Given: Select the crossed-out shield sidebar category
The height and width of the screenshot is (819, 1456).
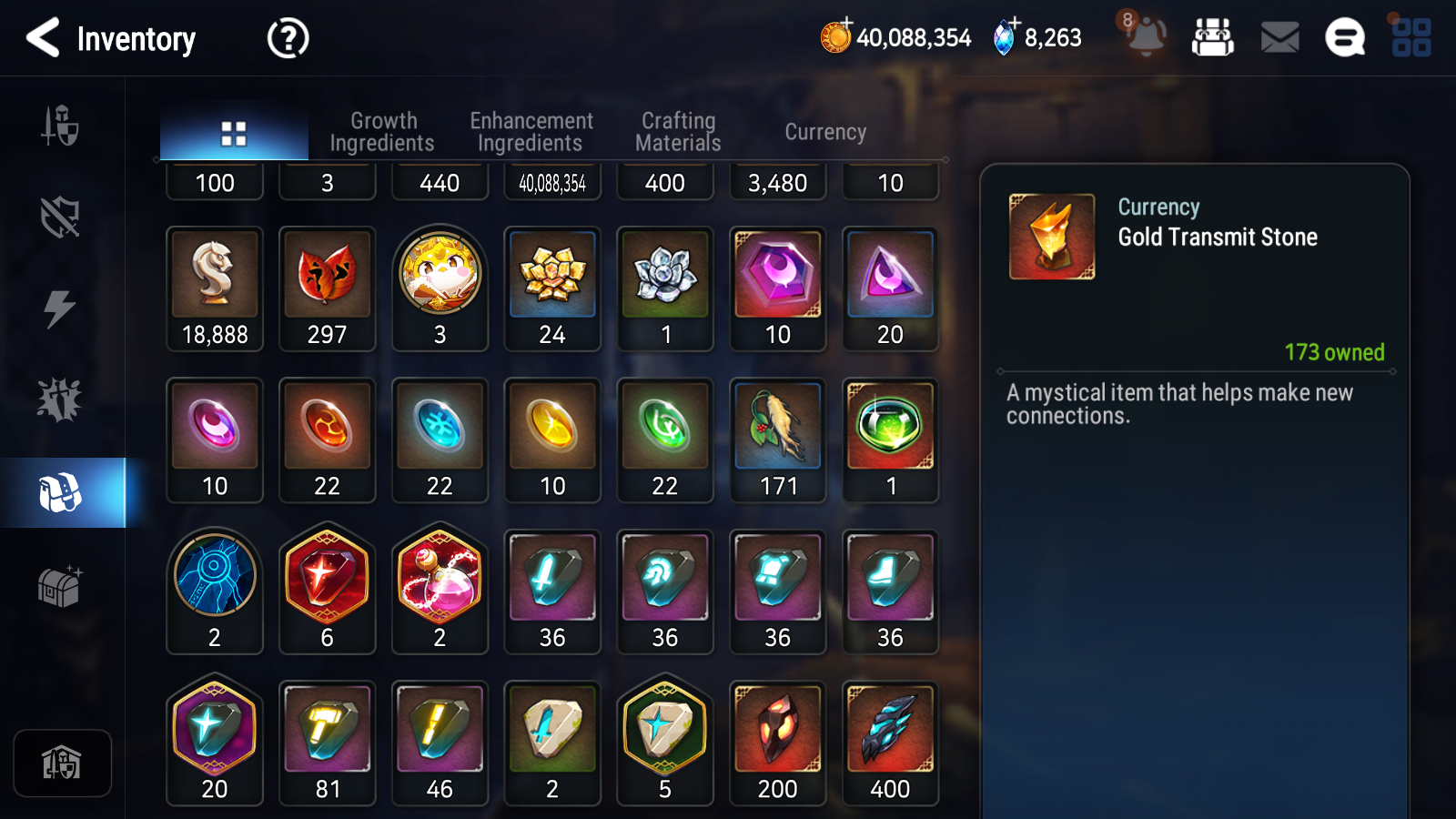Looking at the screenshot, I should (x=60, y=217).
